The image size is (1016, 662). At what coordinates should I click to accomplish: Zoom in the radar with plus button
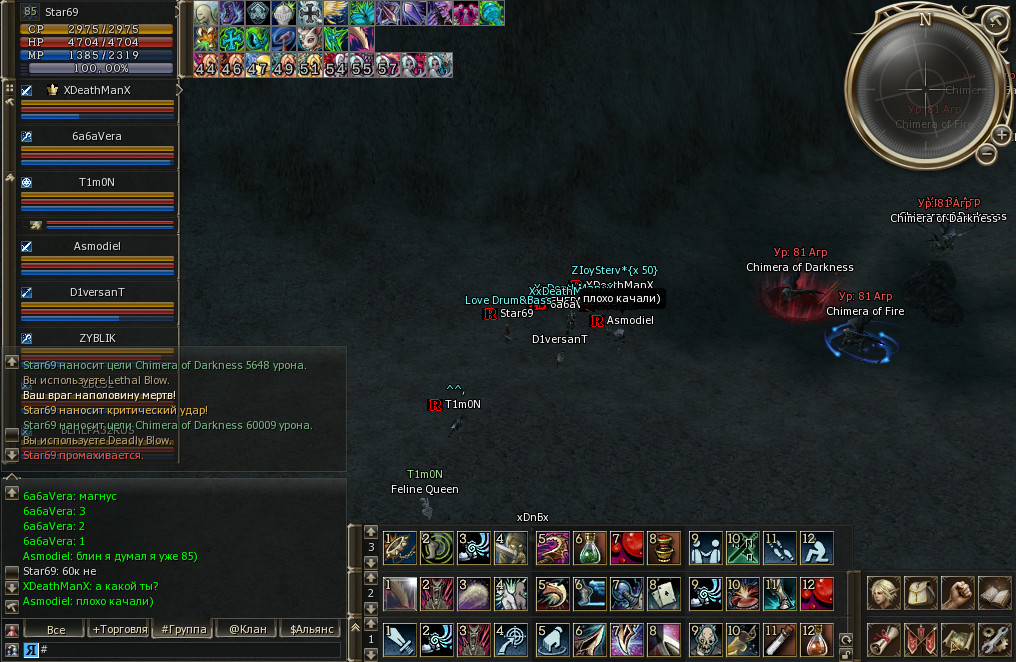(x=1002, y=135)
